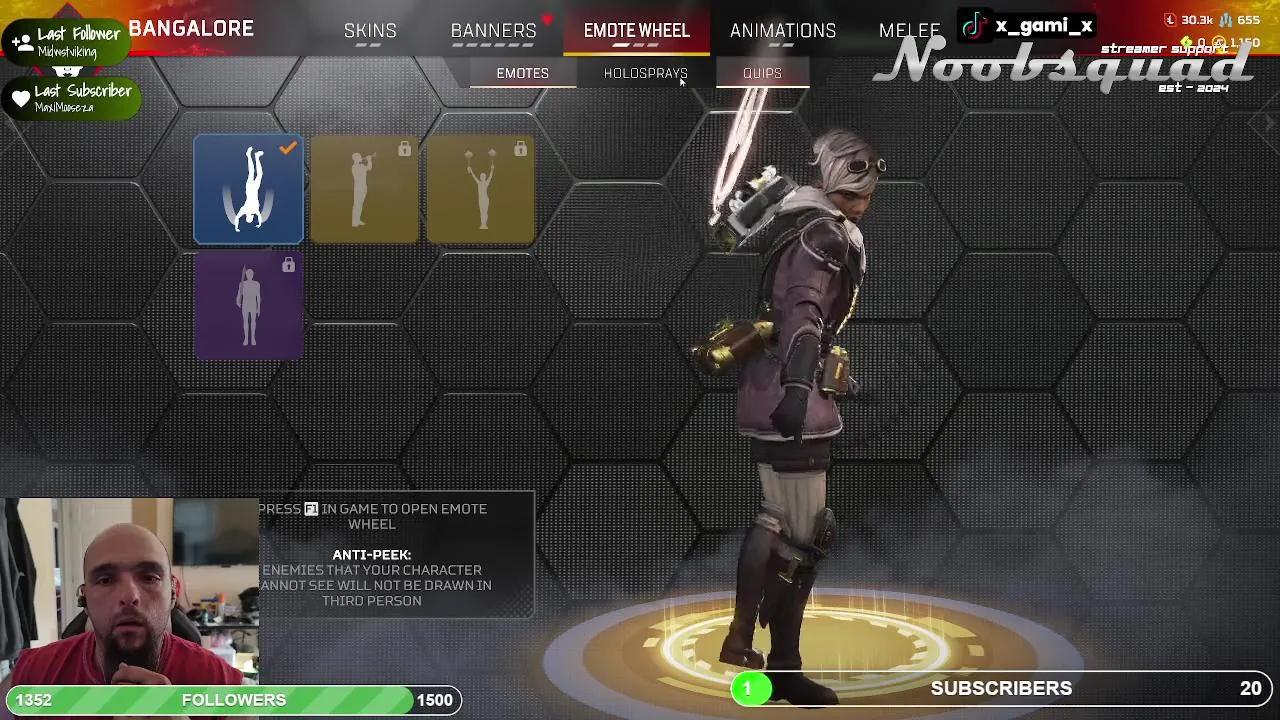Toggle the orange checkmark on the equipped emote
Viewport: 1280px width, 720px height.
(x=288, y=147)
